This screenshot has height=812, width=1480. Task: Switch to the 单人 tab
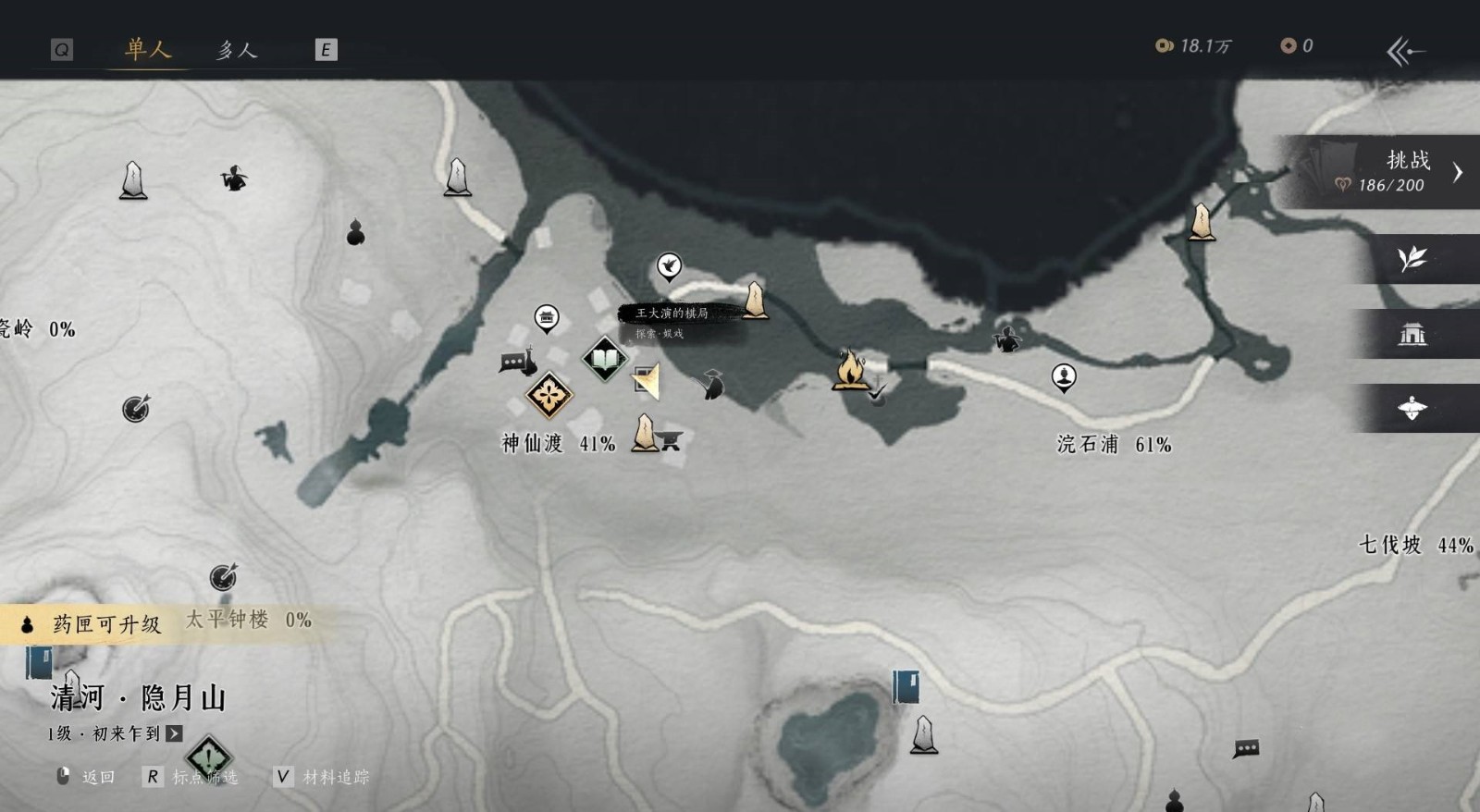[x=148, y=49]
